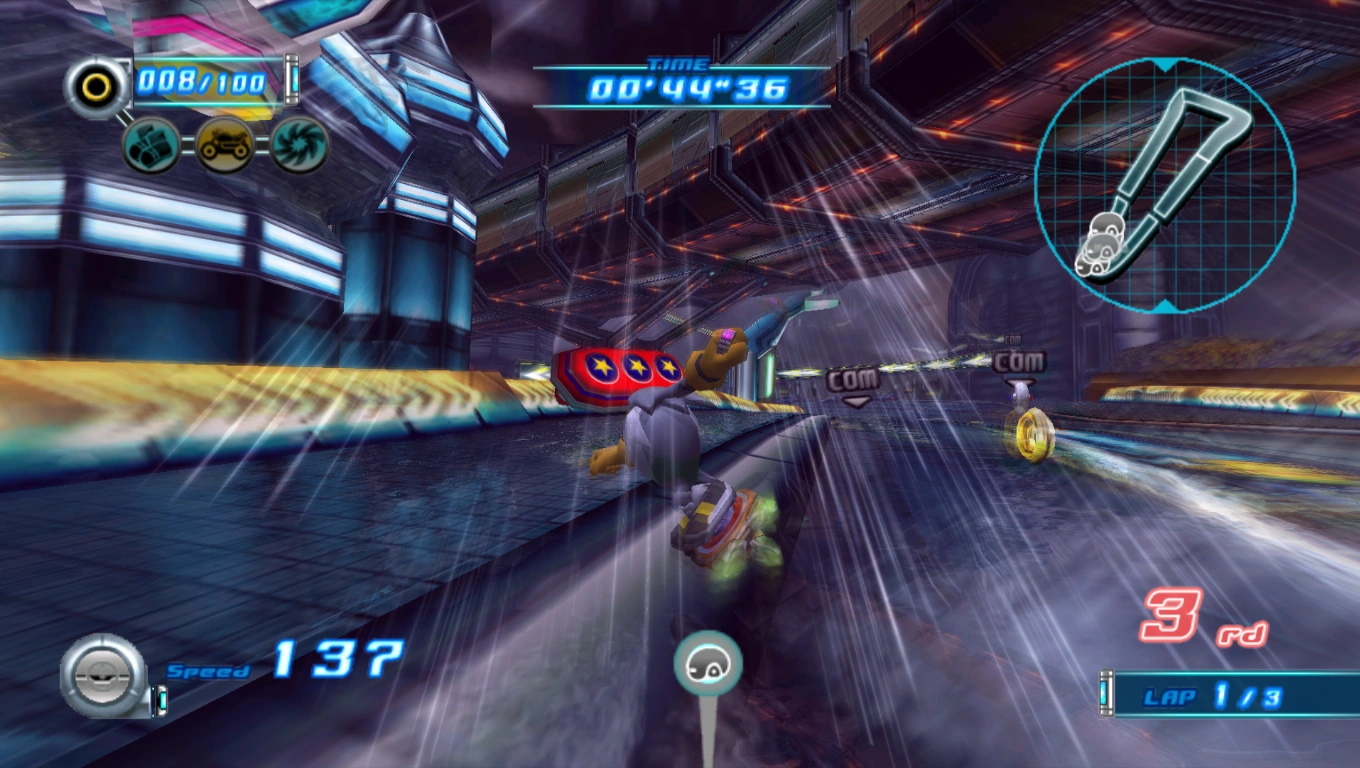Select the twin-engine gear change icon
The height and width of the screenshot is (768, 1360).
(x=151, y=144)
